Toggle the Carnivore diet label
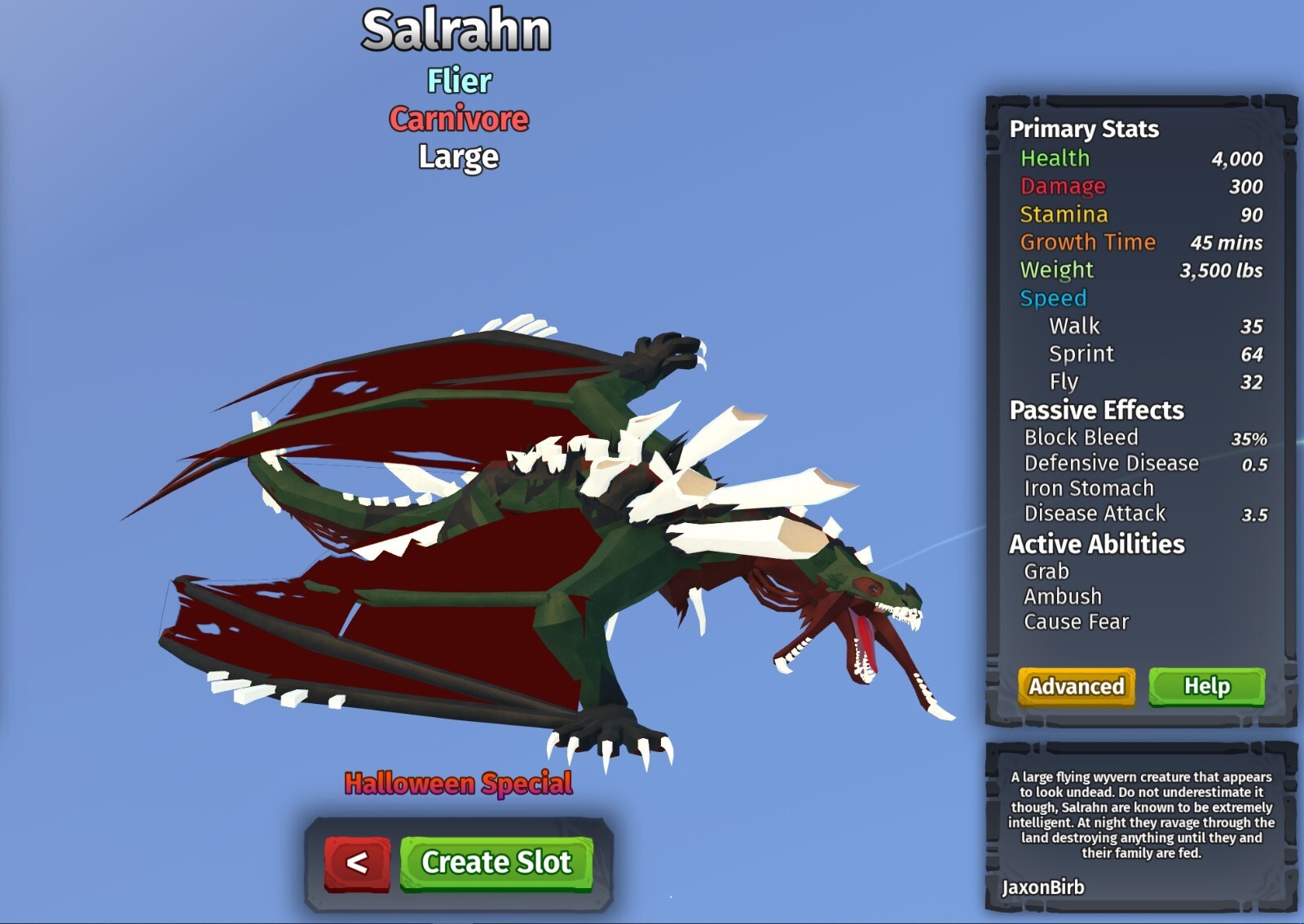The width and height of the screenshot is (1304, 924). pos(458,120)
